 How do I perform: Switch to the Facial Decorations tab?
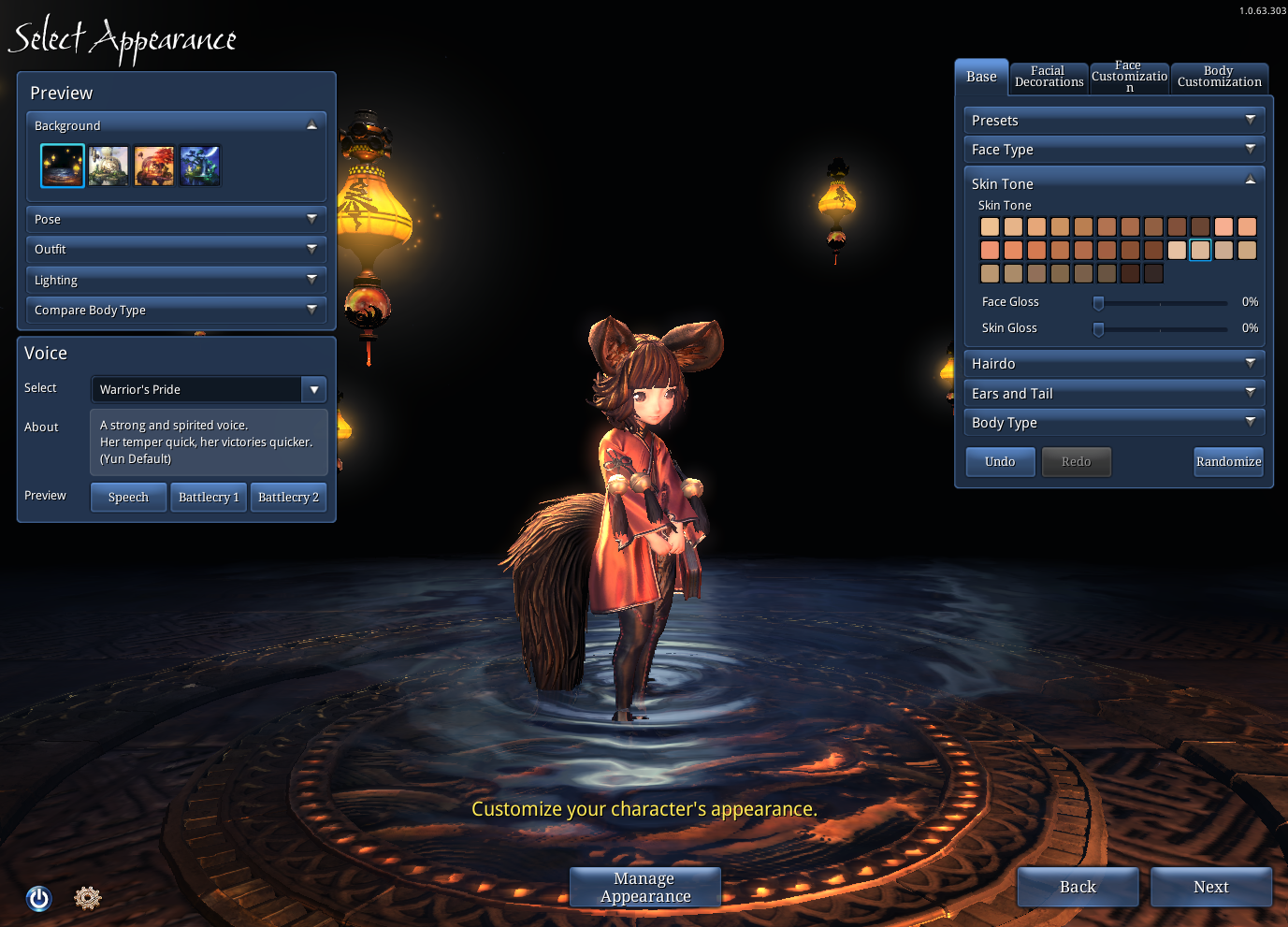[x=1049, y=77]
